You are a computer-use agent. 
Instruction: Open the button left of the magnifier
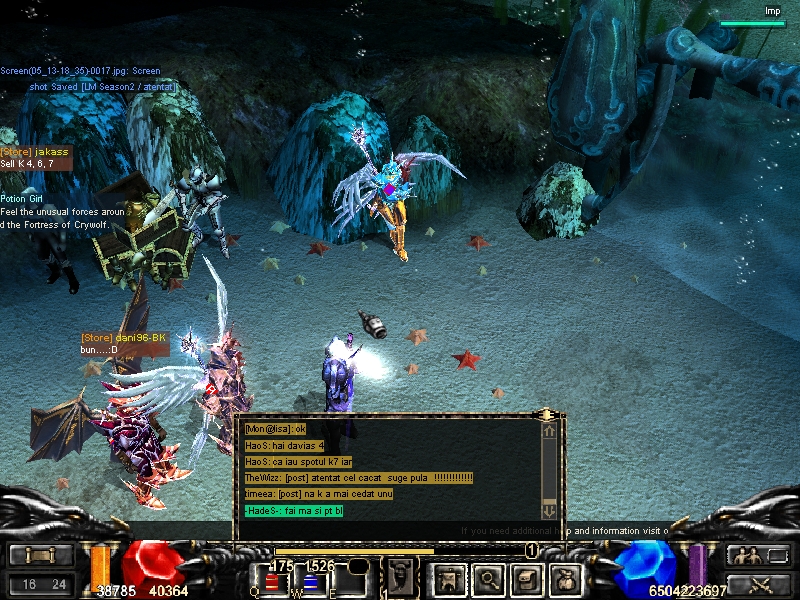(x=449, y=578)
